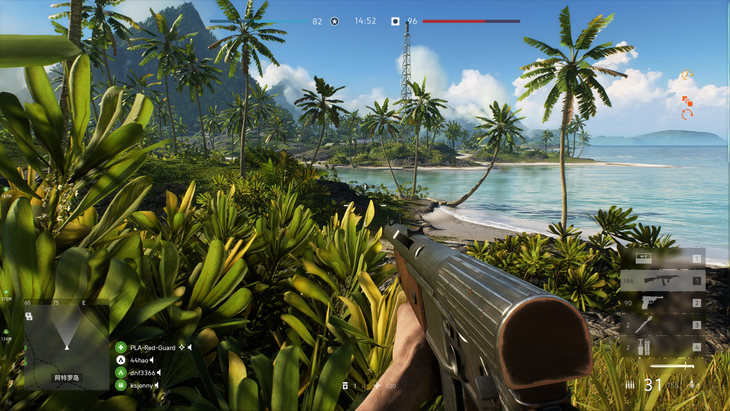Select squad member dnf3366
The height and width of the screenshot is (411, 730).
(142, 372)
